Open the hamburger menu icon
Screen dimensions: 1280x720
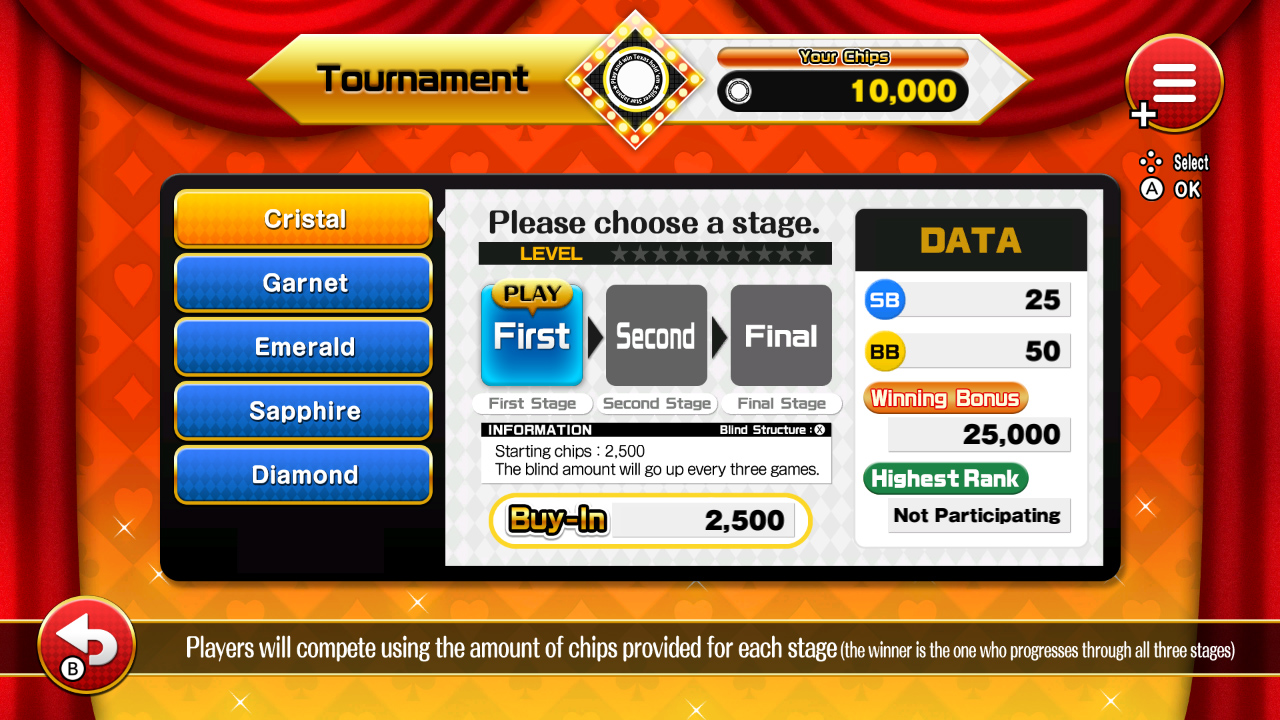coord(1173,83)
